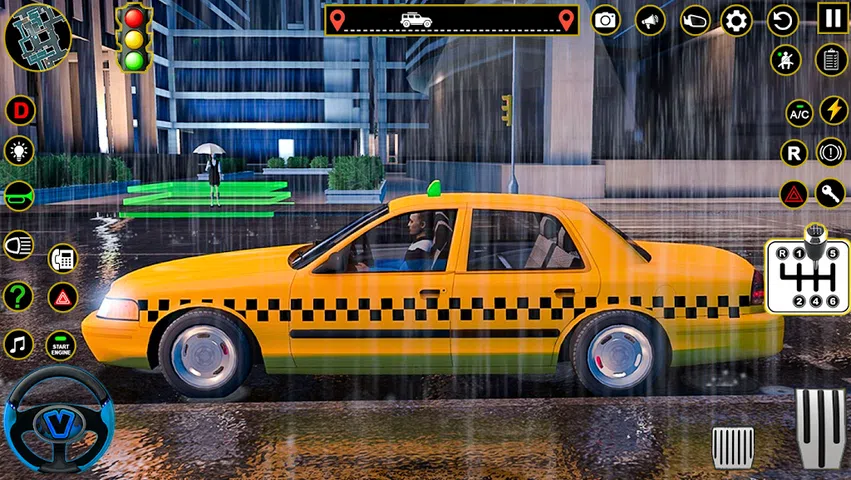
Task: Honk the green horn
Action: click(x=19, y=195)
